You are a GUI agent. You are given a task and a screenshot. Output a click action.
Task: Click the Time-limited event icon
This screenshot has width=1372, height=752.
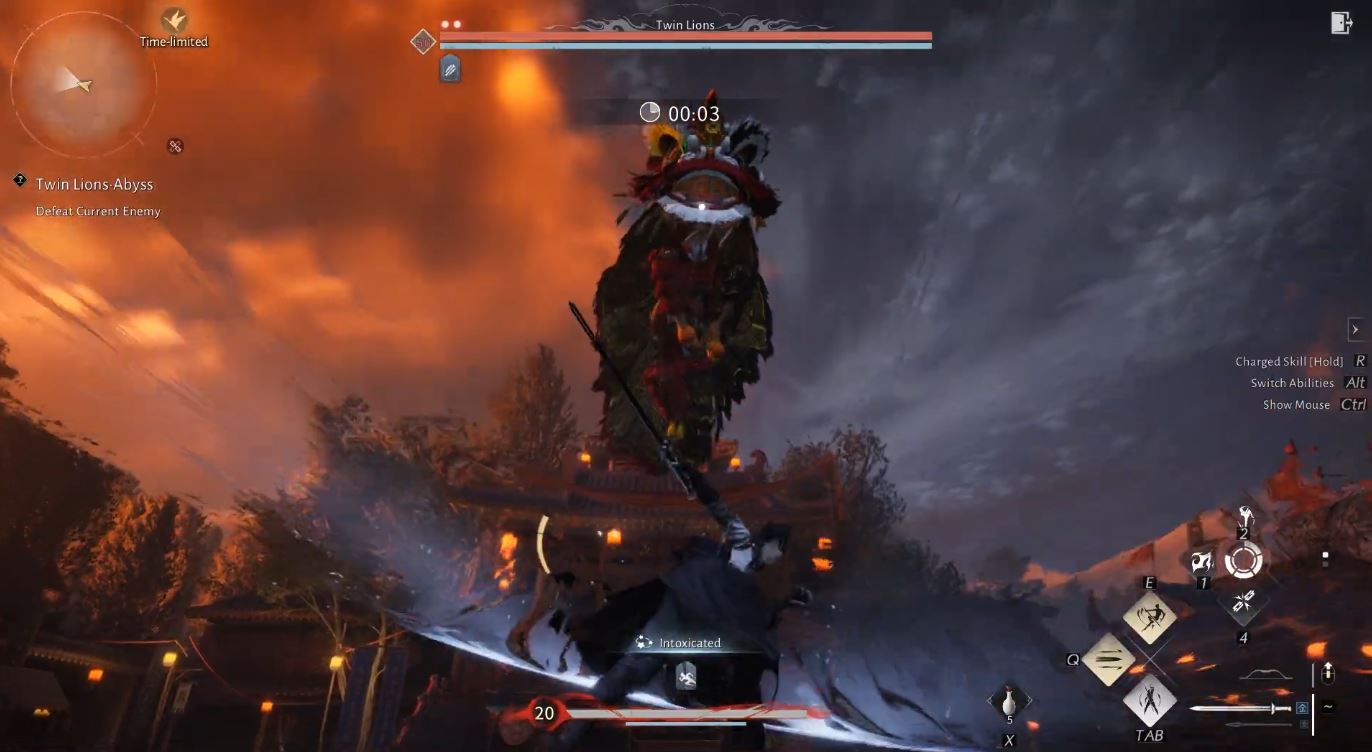tap(174, 20)
